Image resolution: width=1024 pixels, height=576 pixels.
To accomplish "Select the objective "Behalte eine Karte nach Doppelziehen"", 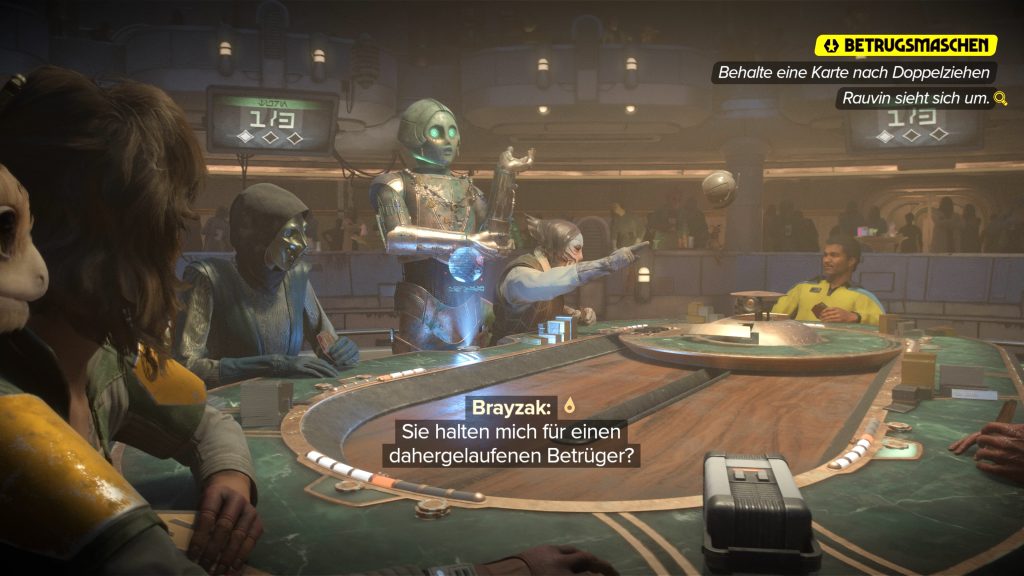I will (855, 73).
